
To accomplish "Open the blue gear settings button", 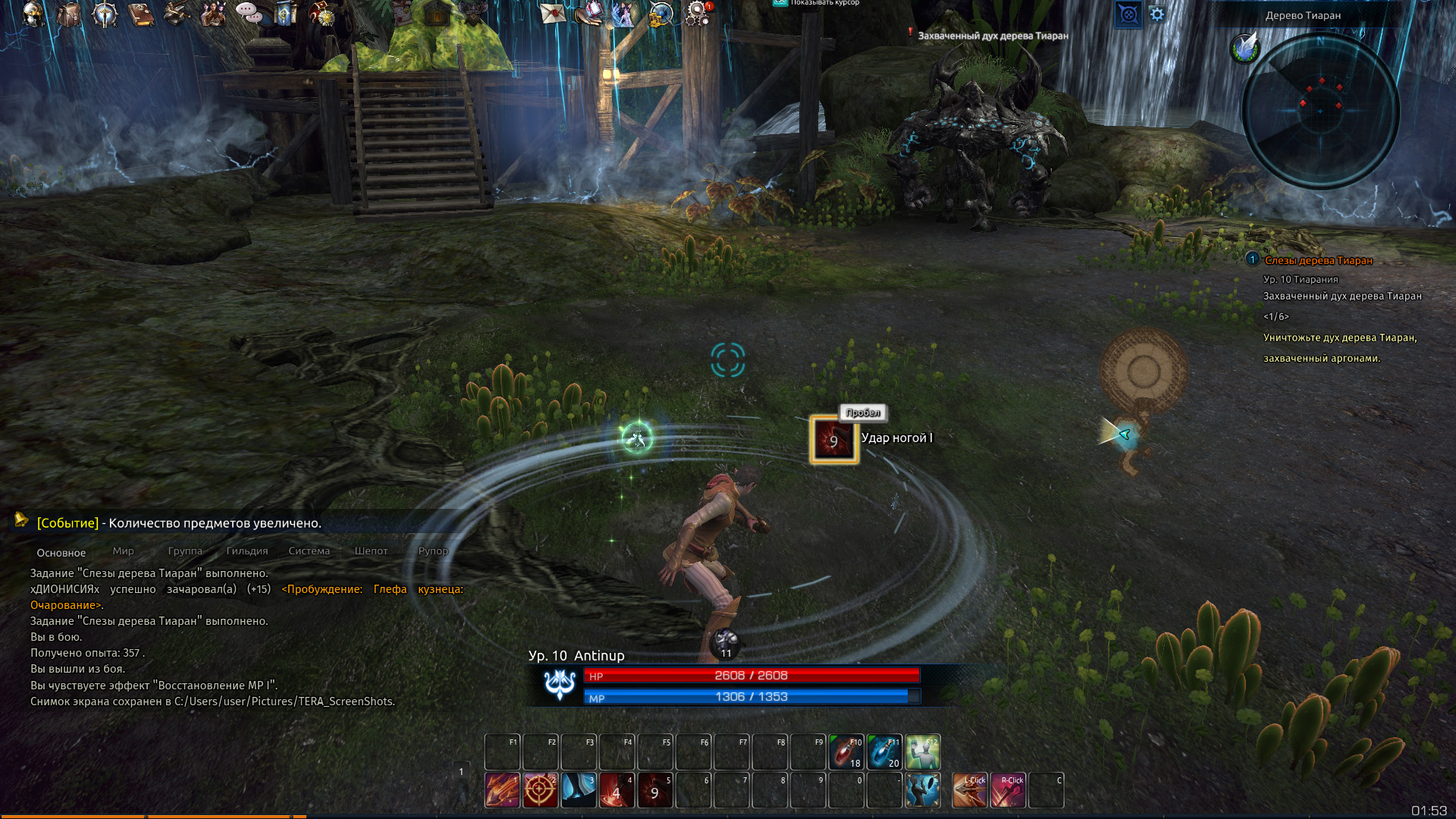I will click(x=1157, y=14).
